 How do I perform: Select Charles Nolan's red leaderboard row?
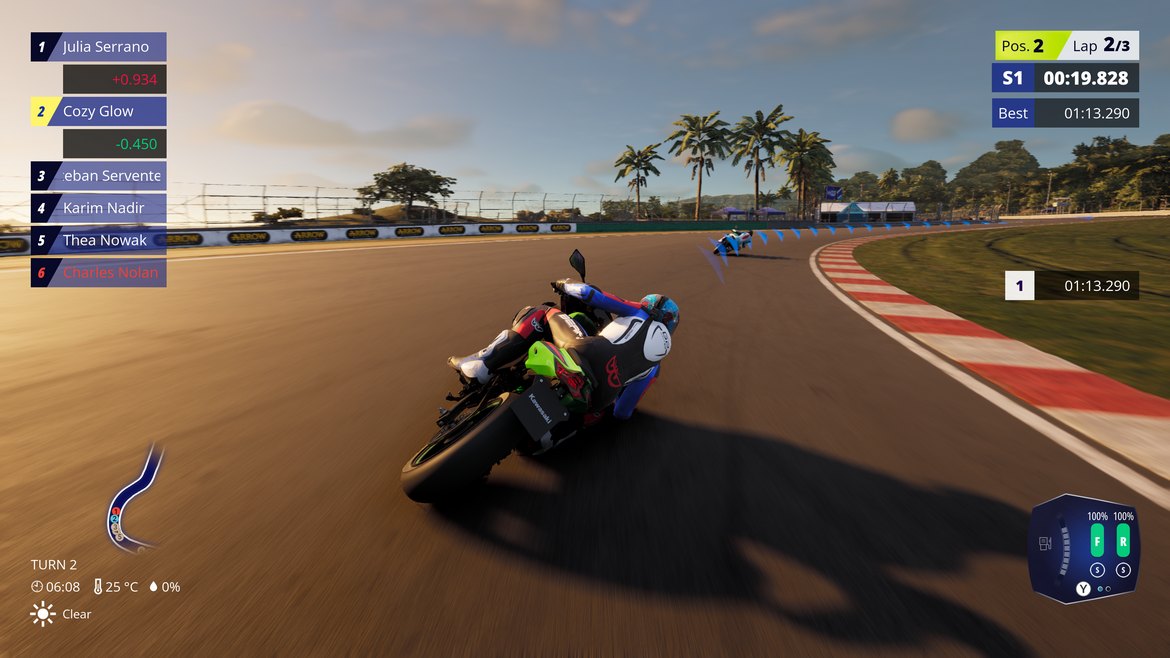[x=100, y=272]
